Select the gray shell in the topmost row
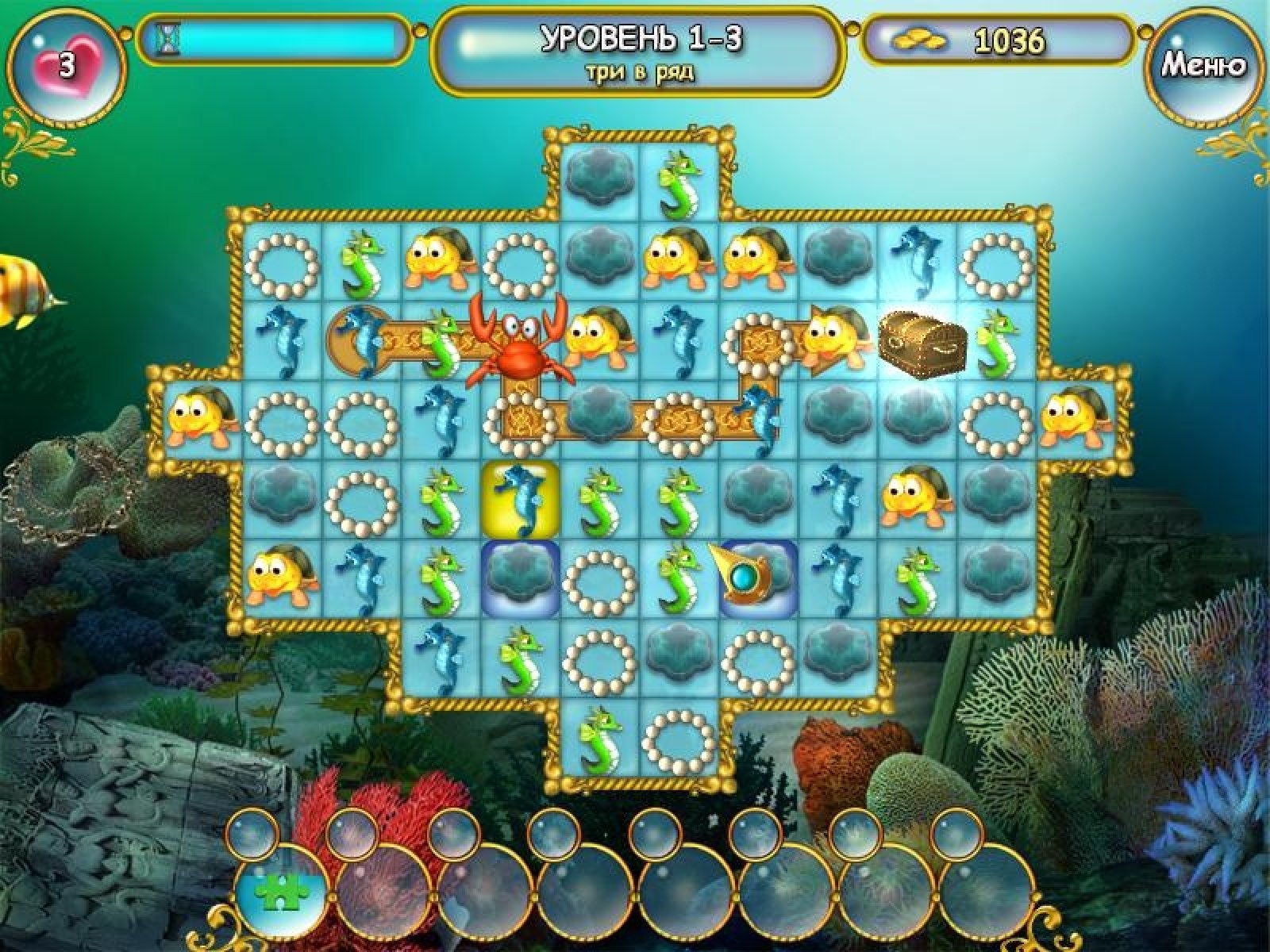Screen dimensions: 1270x952 [600, 181]
